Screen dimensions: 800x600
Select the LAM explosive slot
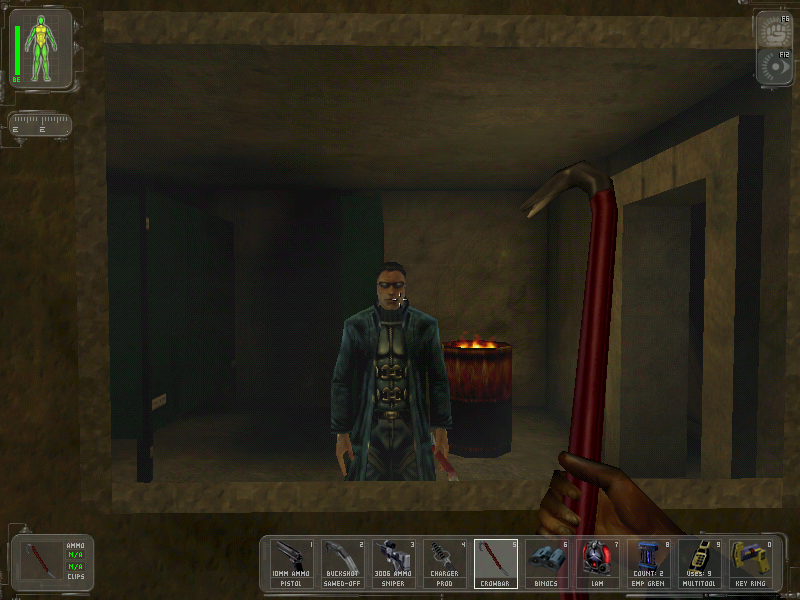pos(597,565)
